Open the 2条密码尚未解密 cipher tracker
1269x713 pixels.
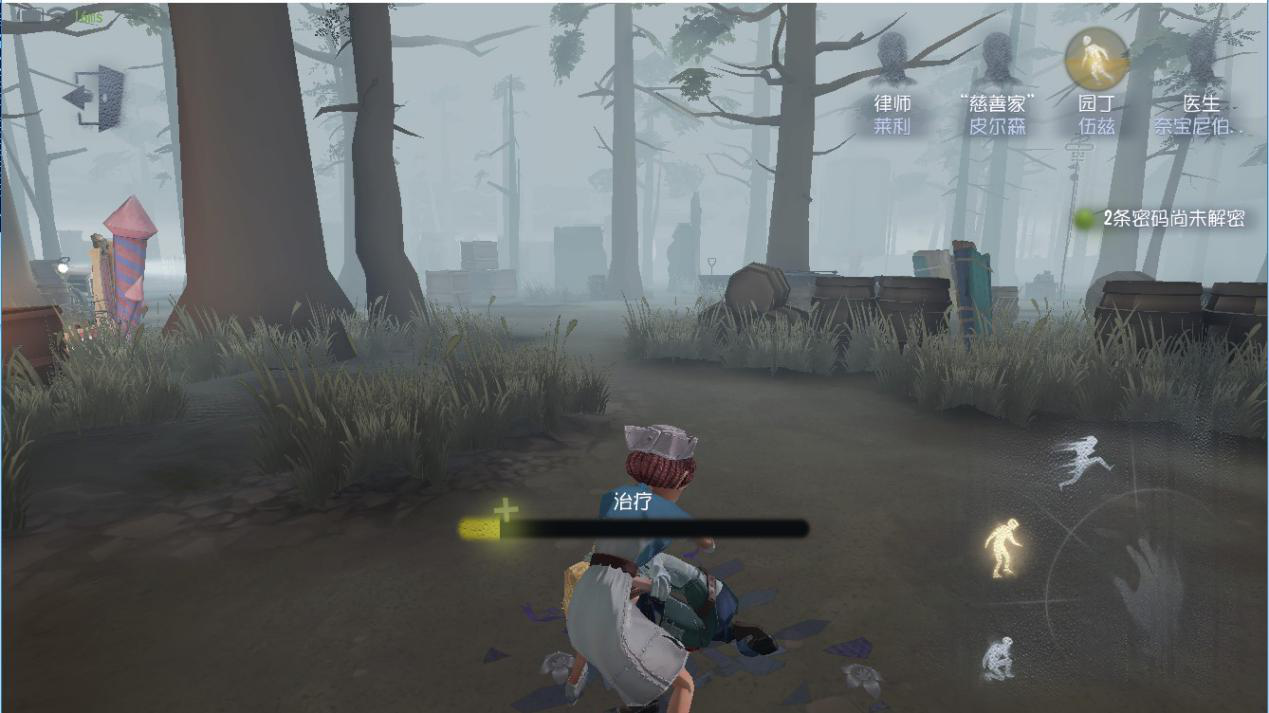click(1163, 219)
